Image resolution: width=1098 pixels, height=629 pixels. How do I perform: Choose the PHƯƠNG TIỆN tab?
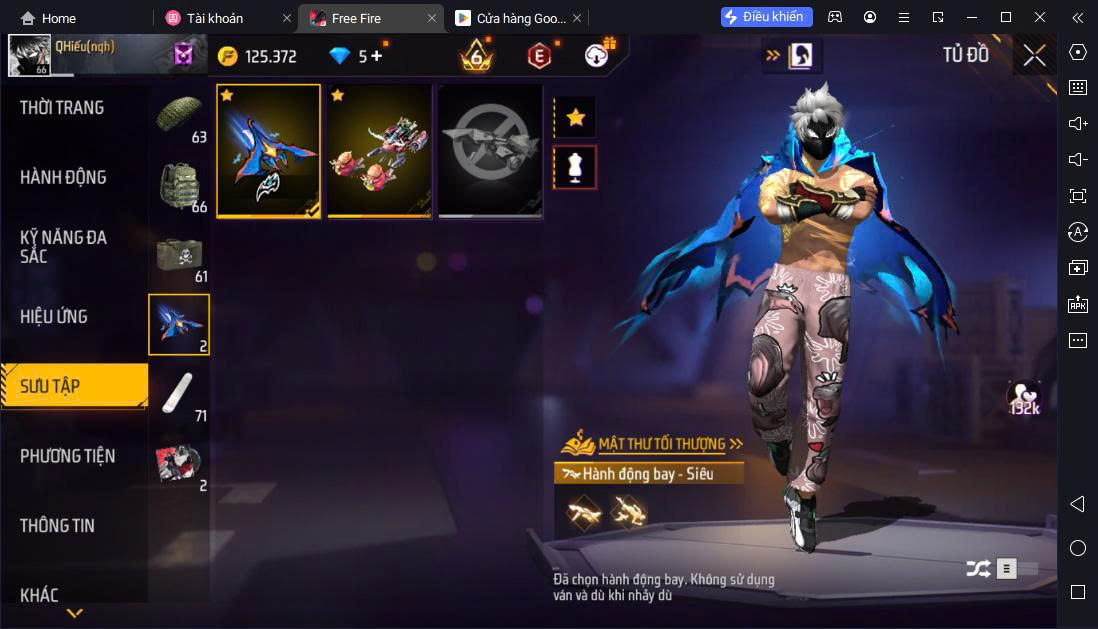pos(67,456)
